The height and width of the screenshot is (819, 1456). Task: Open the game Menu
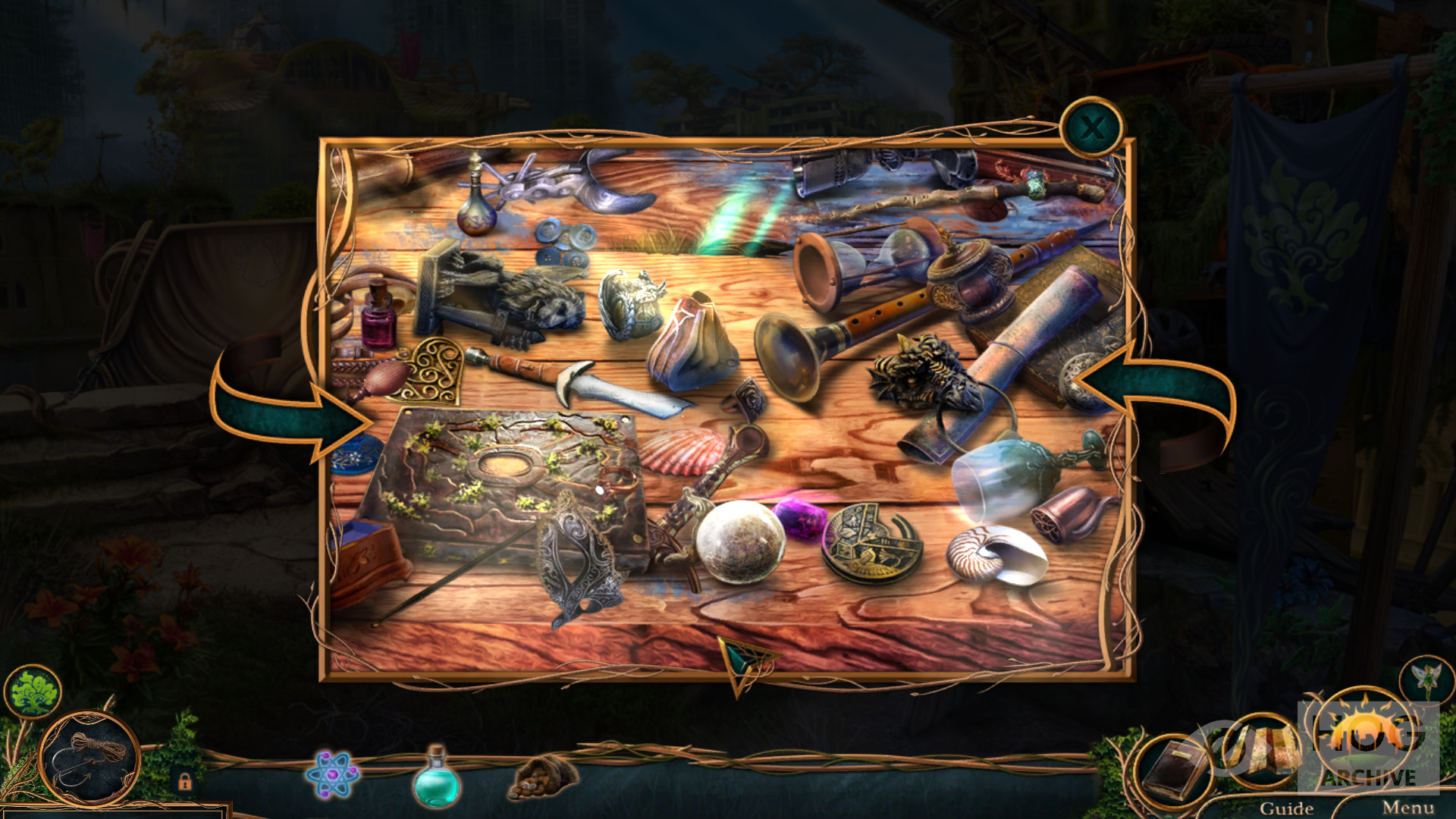(1407, 808)
